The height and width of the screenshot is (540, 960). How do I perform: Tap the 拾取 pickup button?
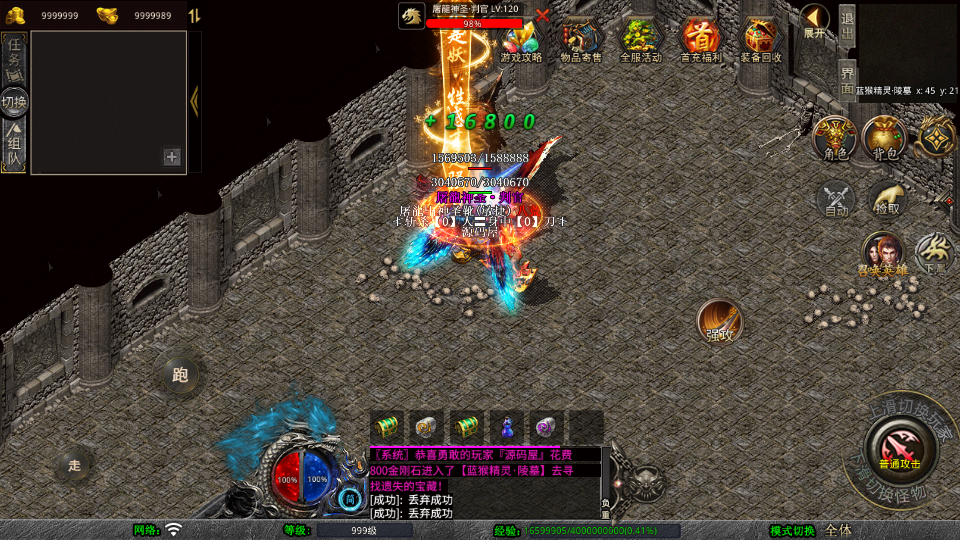886,199
